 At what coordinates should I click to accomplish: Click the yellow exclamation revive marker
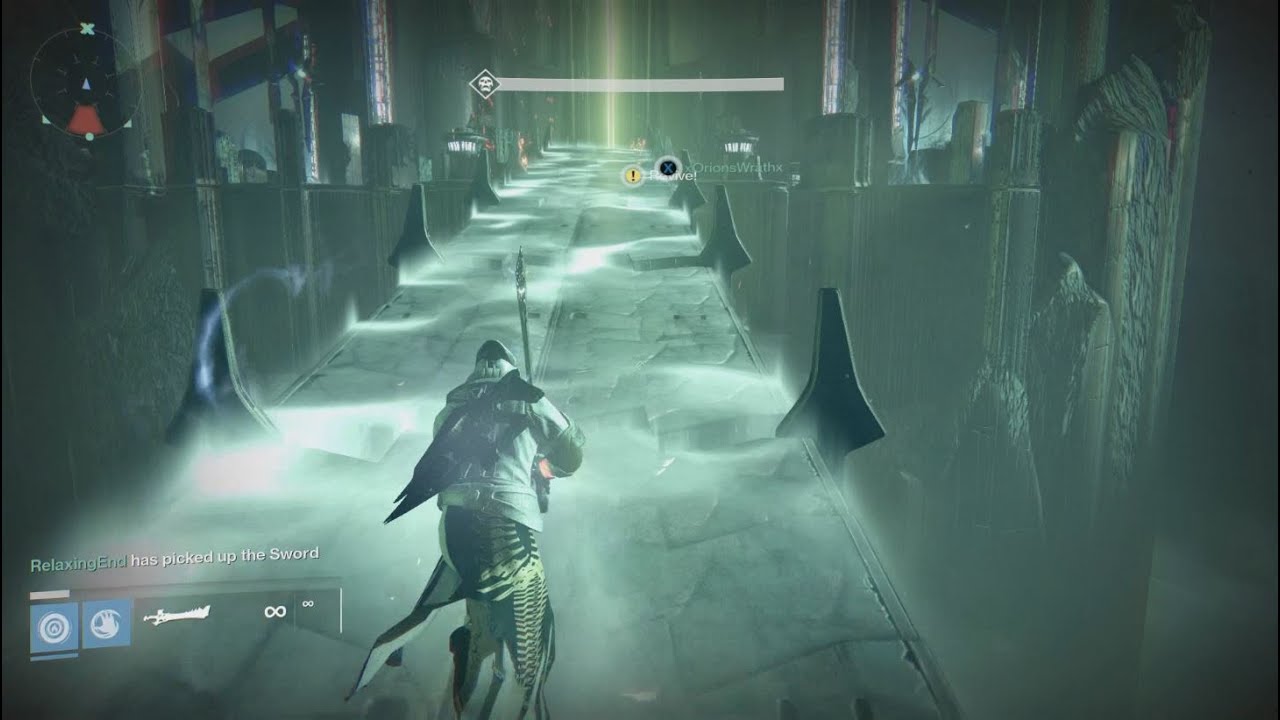631,175
